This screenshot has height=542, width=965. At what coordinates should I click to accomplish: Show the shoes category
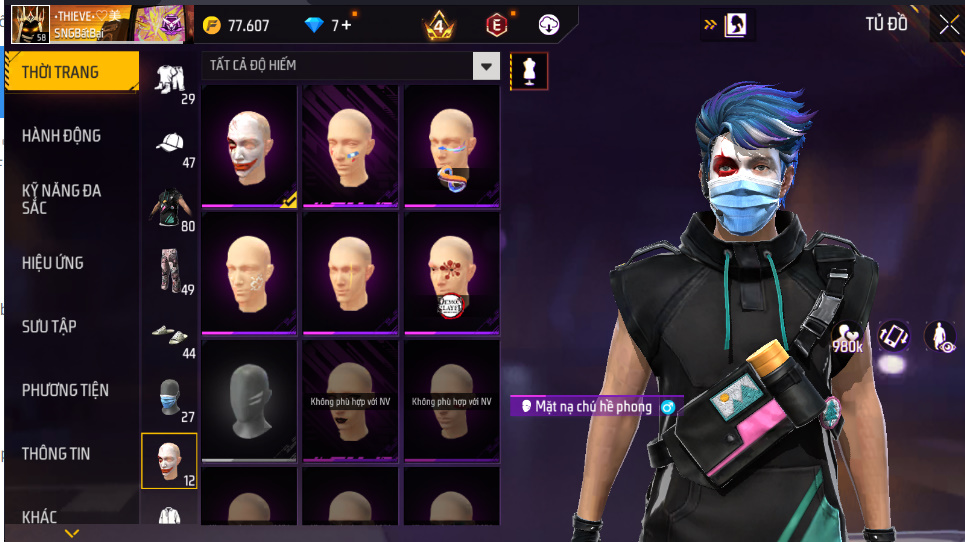[x=170, y=334]
